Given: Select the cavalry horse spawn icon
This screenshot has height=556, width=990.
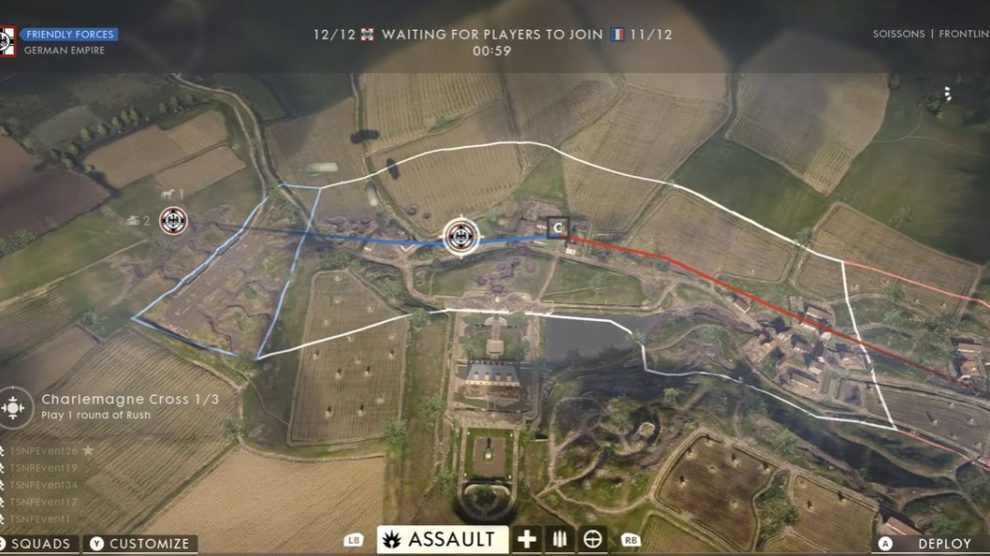Looking at the screenshot, I should coord(167,194).
